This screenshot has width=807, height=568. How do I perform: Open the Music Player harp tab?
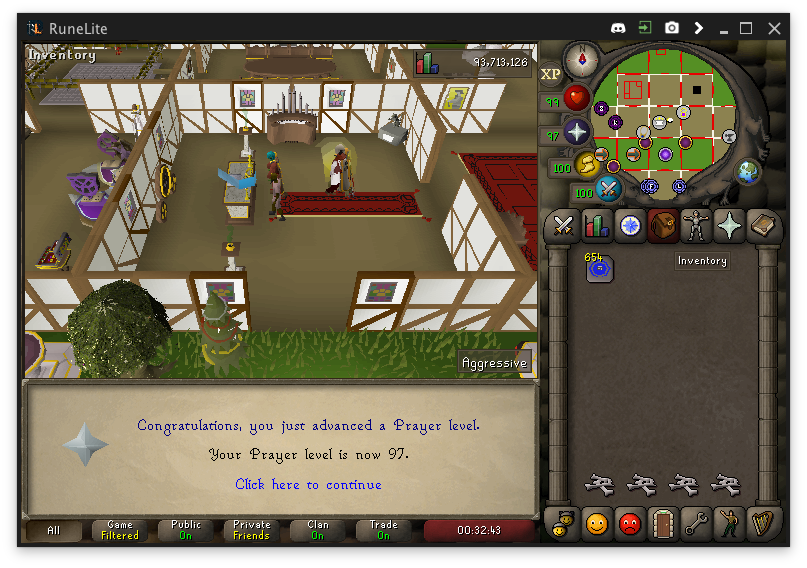click(763, 522)
